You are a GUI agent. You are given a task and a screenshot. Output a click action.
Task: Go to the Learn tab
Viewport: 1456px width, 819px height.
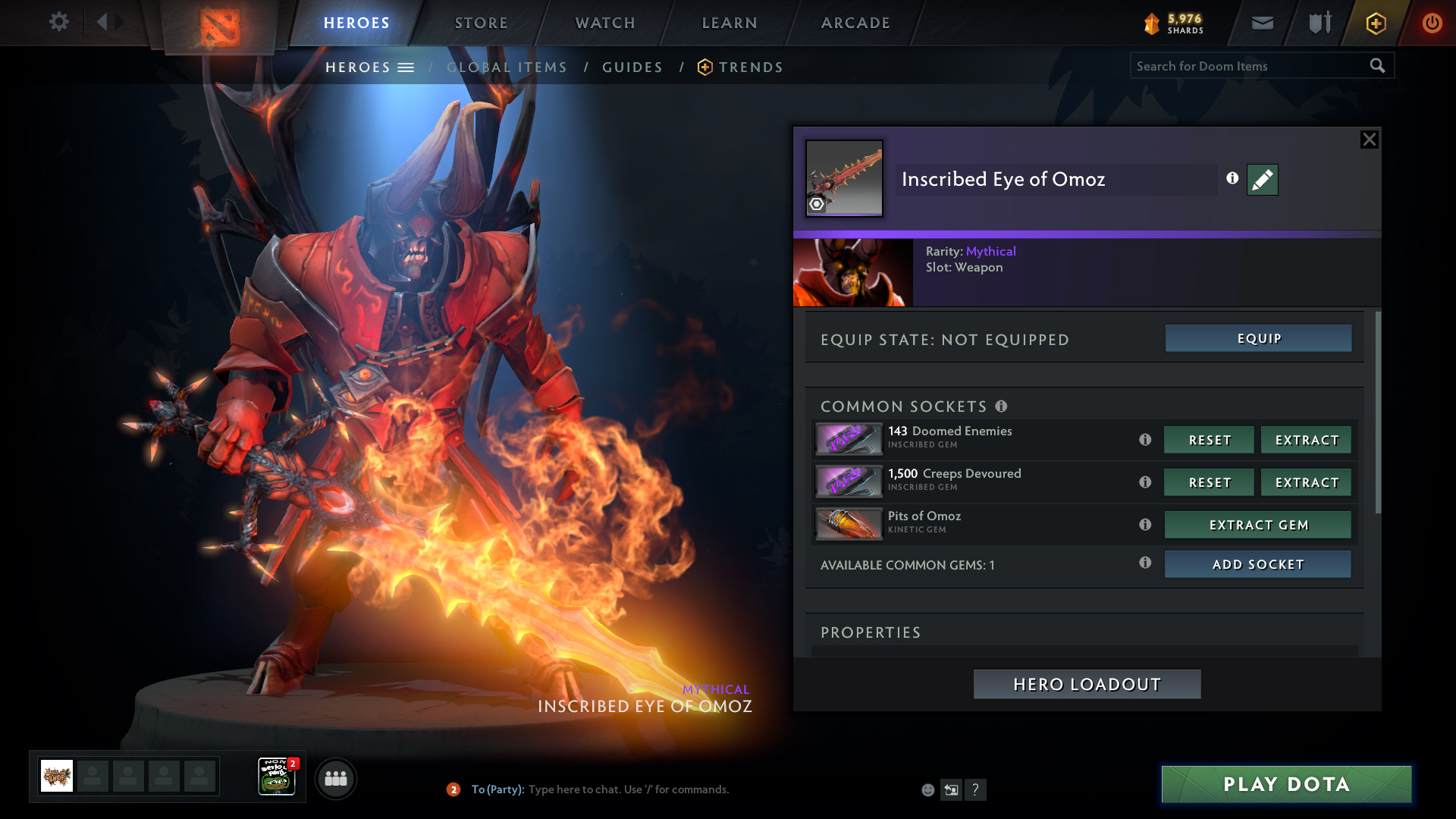click(x=730, y=23)
